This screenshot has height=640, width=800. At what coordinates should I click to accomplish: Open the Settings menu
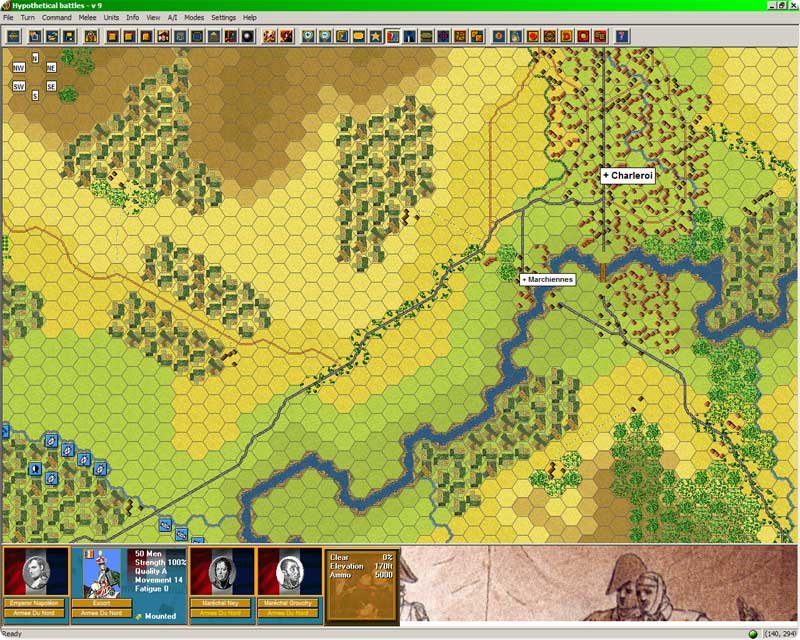click(x=224, y=18)
